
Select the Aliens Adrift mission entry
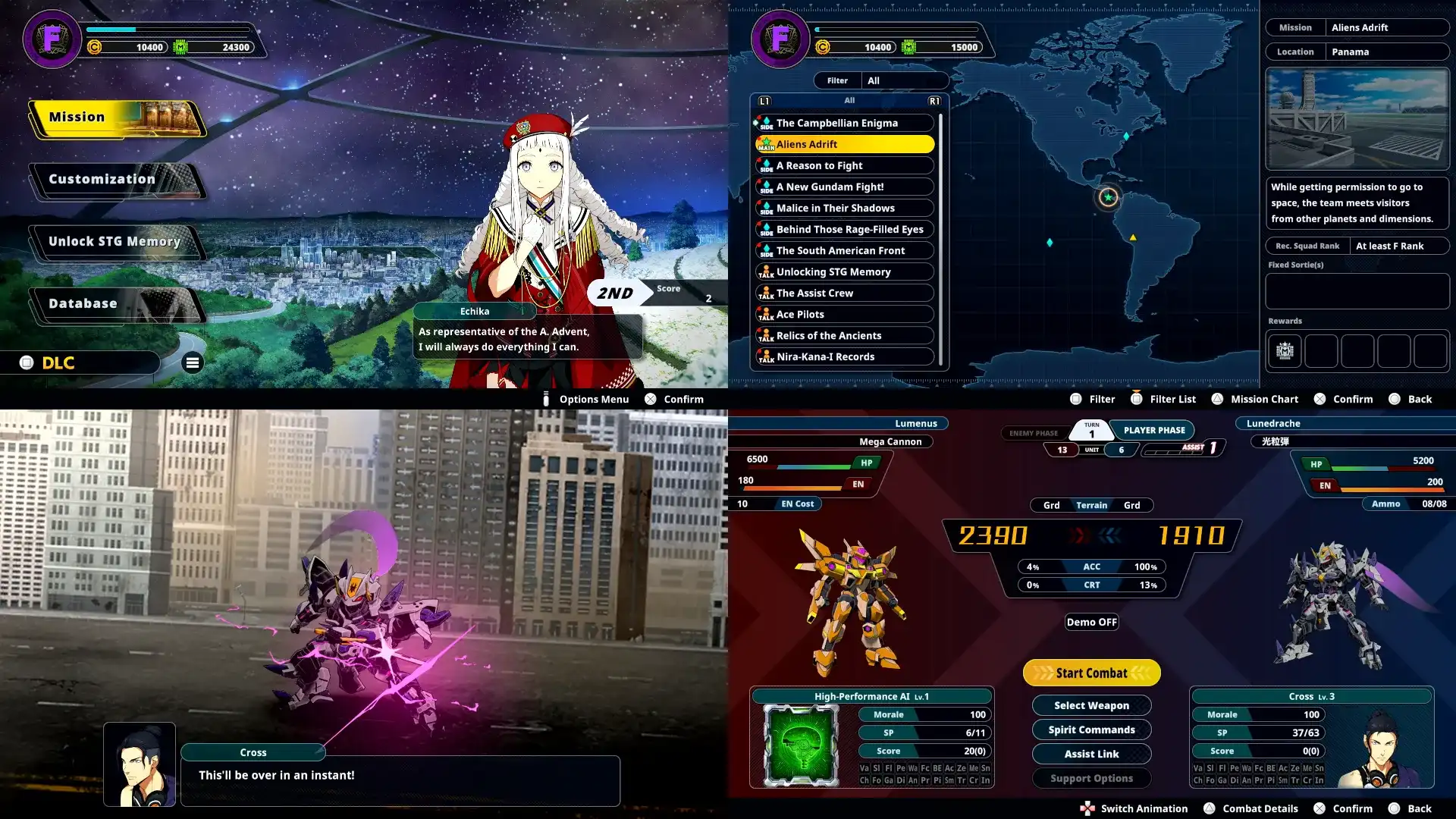coord(844,143)
